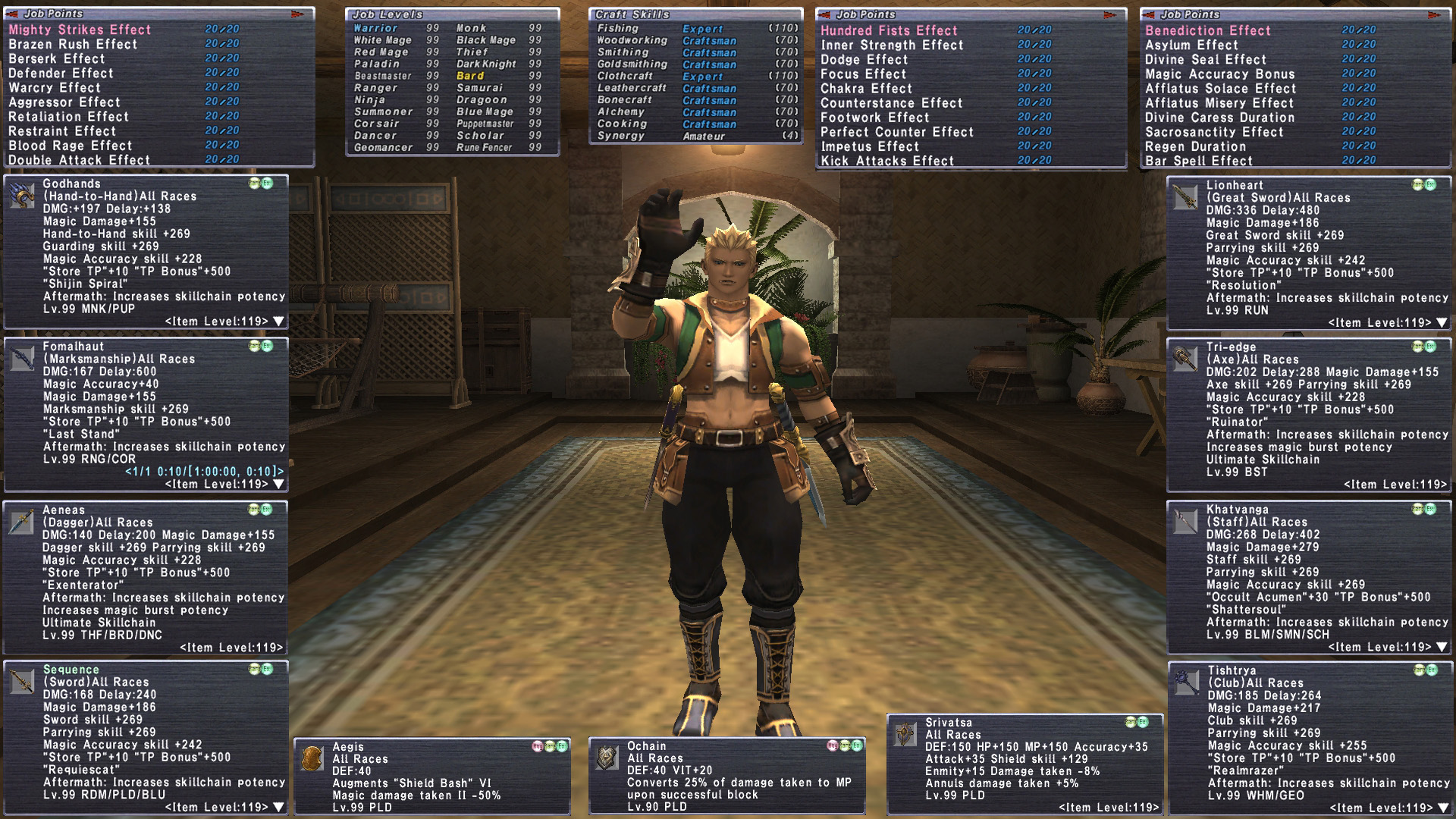Select the Fomalhaut gun icon
Viewport: 1456px width, 819px height.
pos(23,358)
